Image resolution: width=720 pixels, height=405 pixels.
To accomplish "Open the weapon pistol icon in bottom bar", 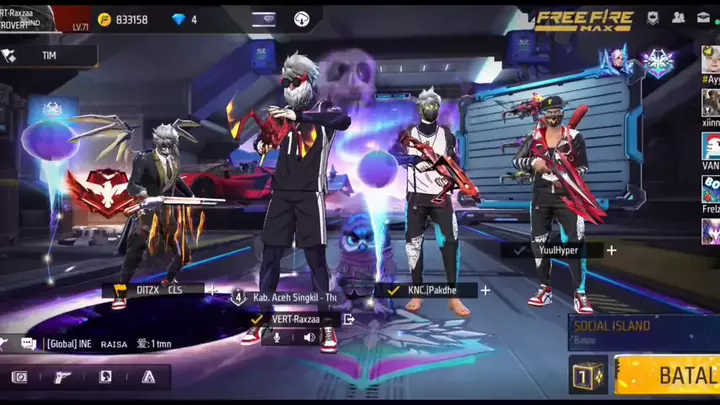I will (61, 377).
